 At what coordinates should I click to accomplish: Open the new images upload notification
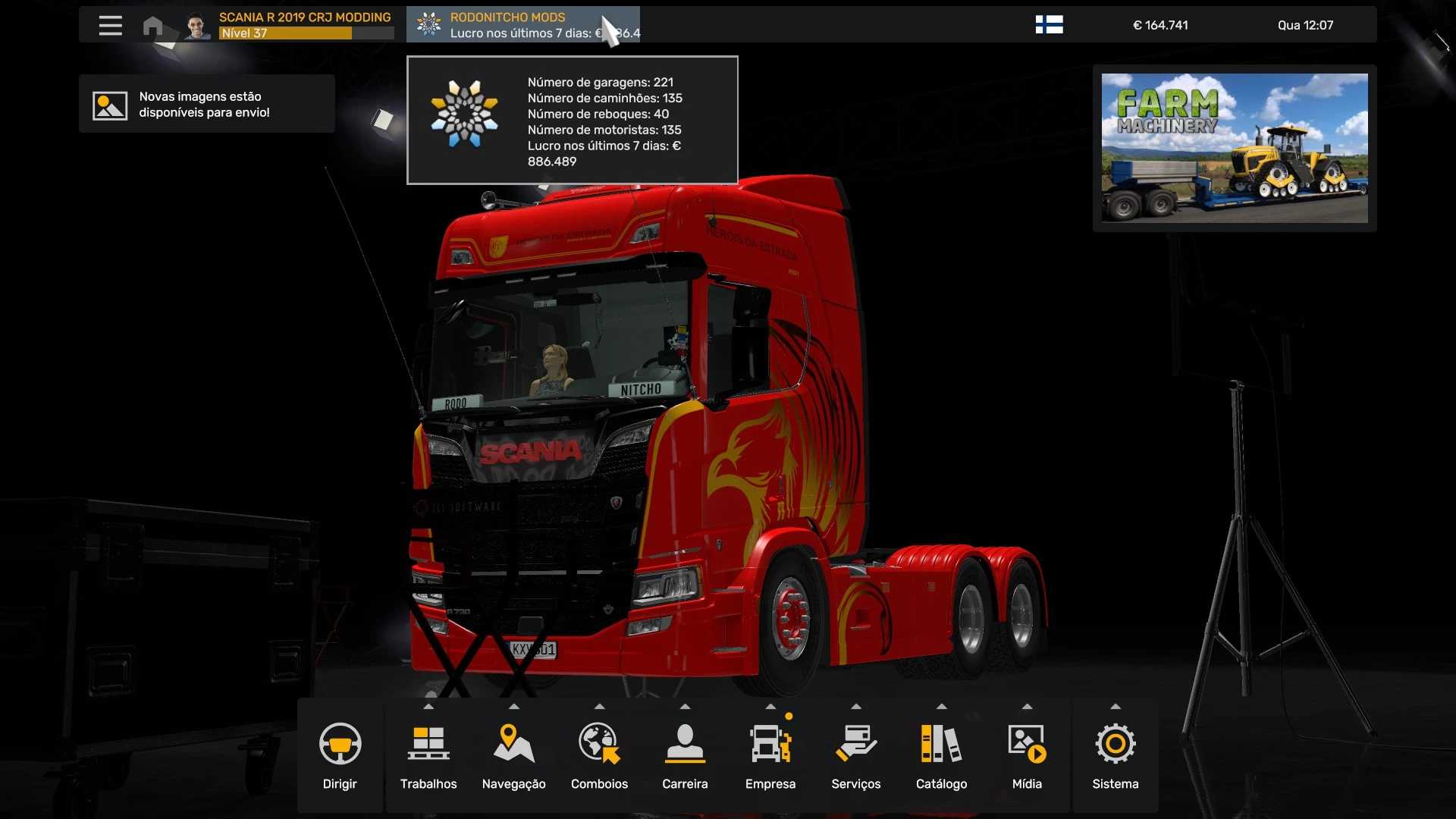pos(206,105)
